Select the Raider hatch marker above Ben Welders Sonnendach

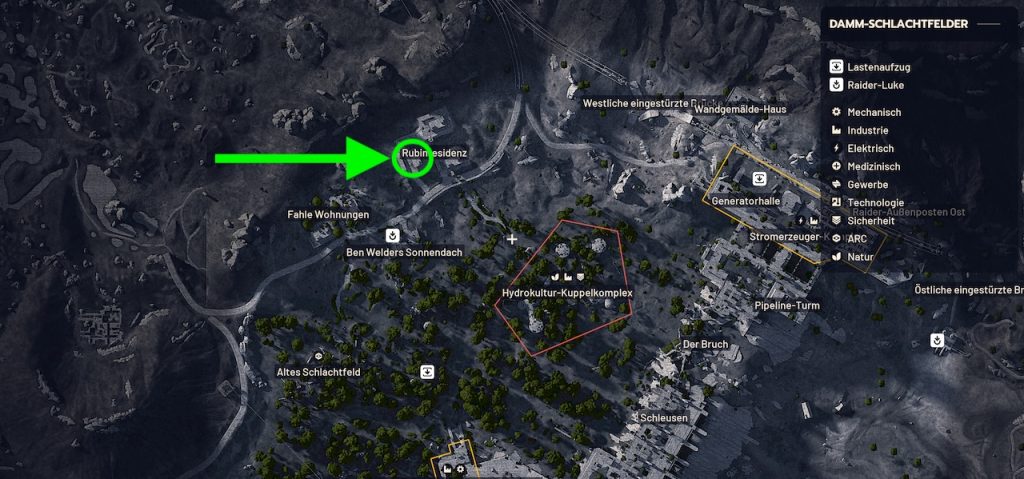click(x=394, y=236)
